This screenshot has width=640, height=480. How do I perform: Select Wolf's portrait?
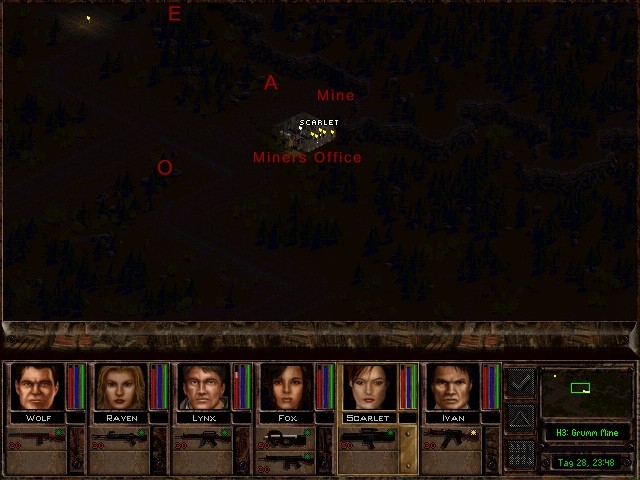pos(36,386)
